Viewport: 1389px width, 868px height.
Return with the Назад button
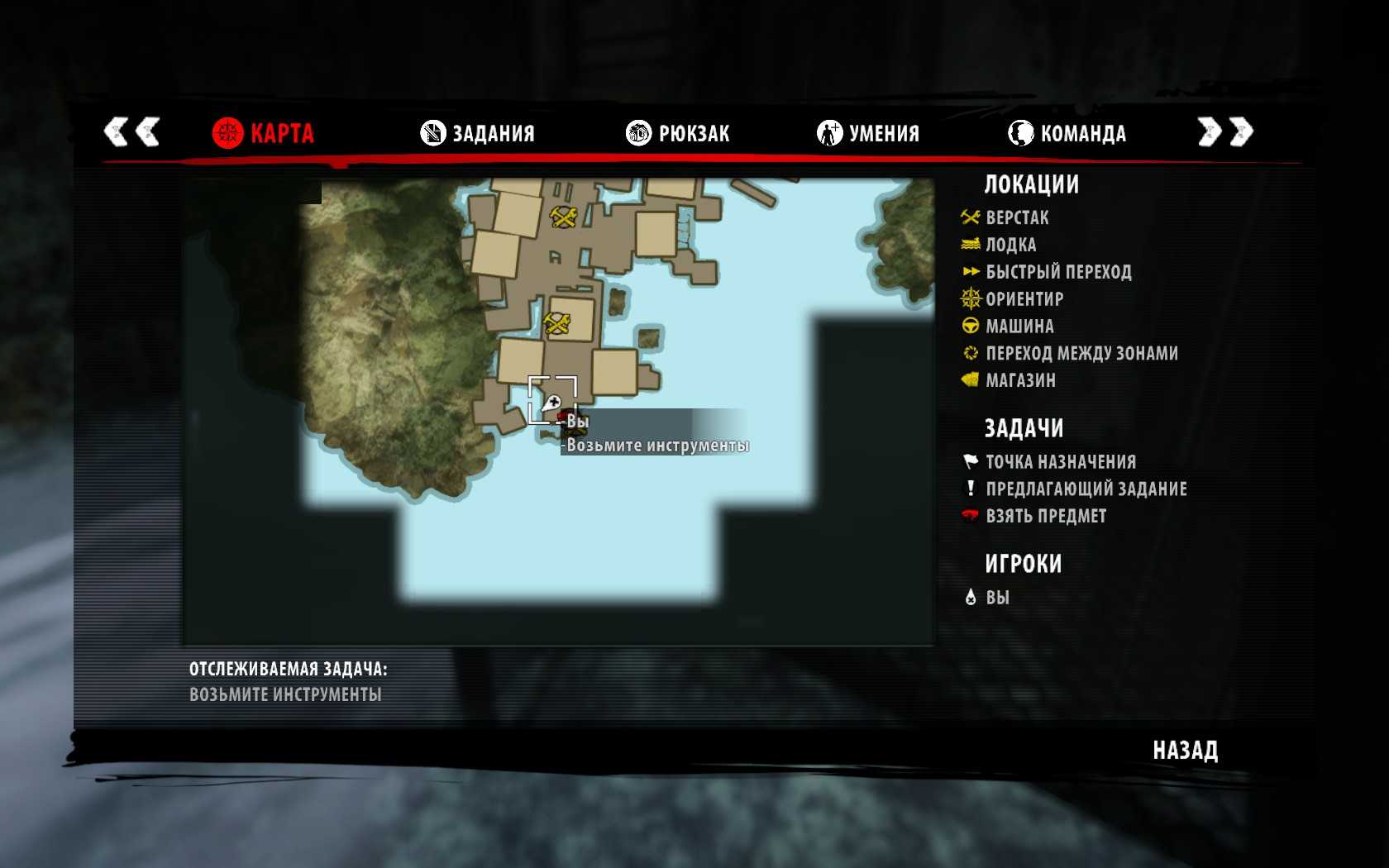tap(1185, 751)
